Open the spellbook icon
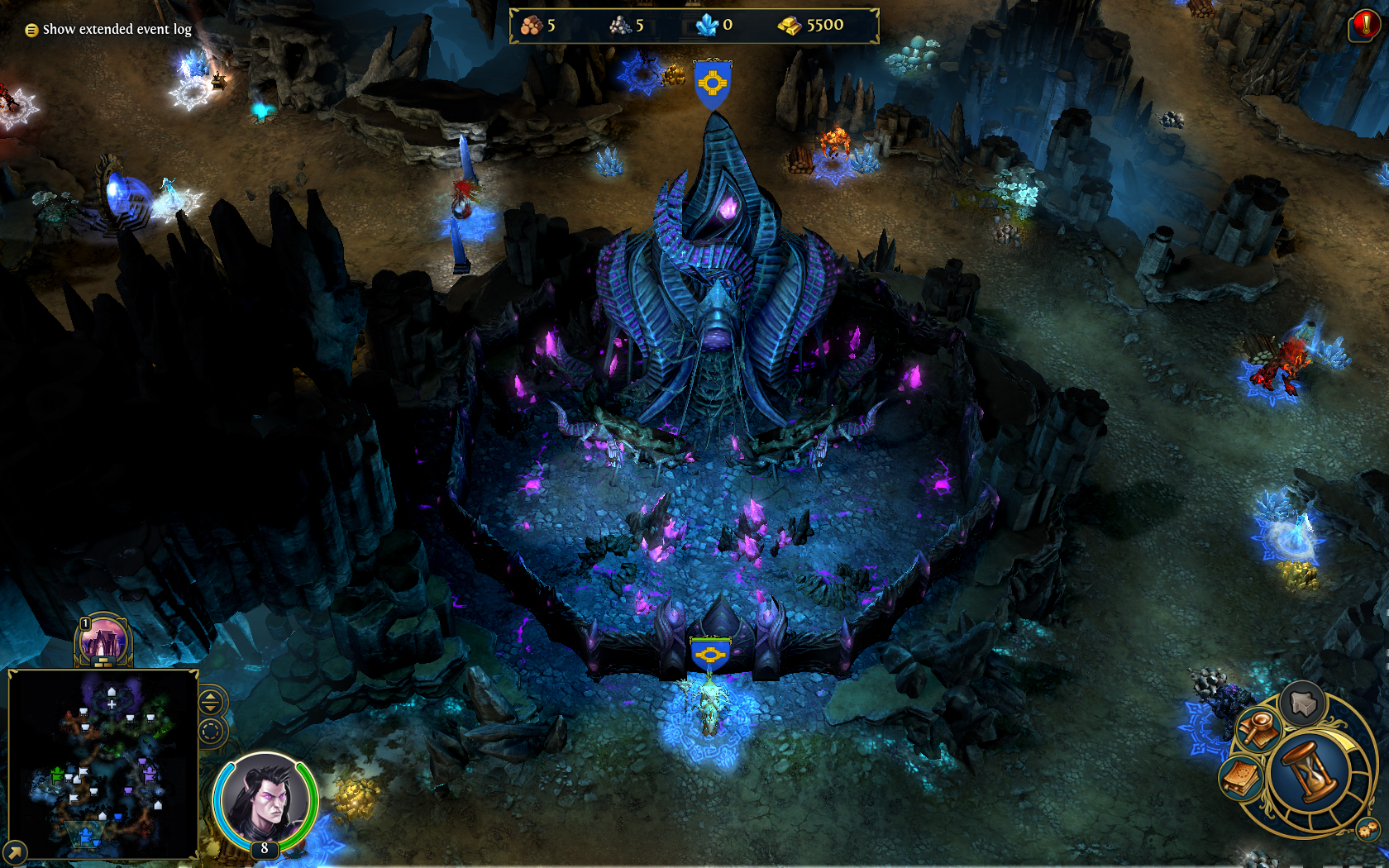This screenshot has height=868, width=1389. coord(1240,778)
